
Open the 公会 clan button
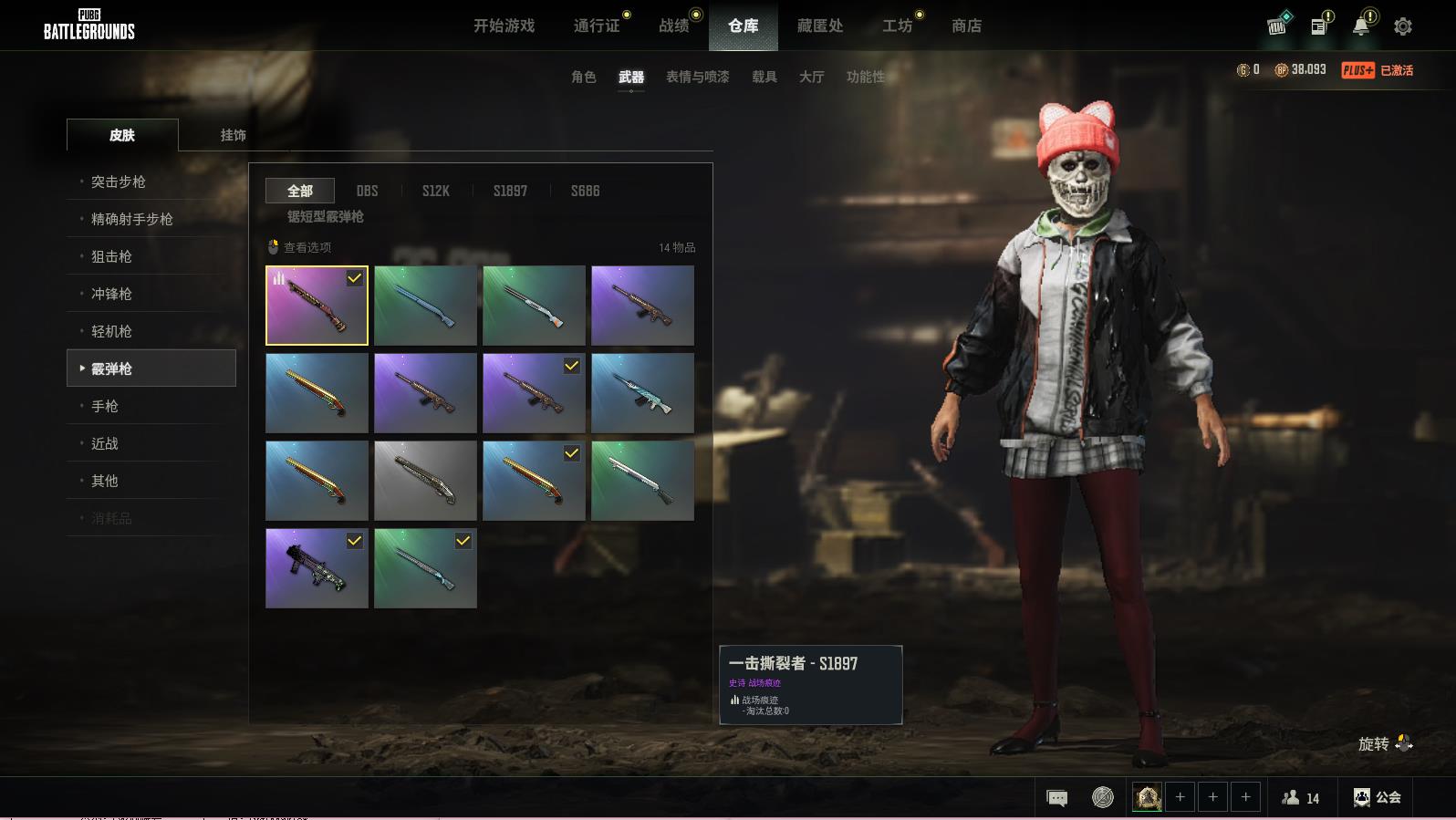pyautogui.click(x=1377, y=797)
